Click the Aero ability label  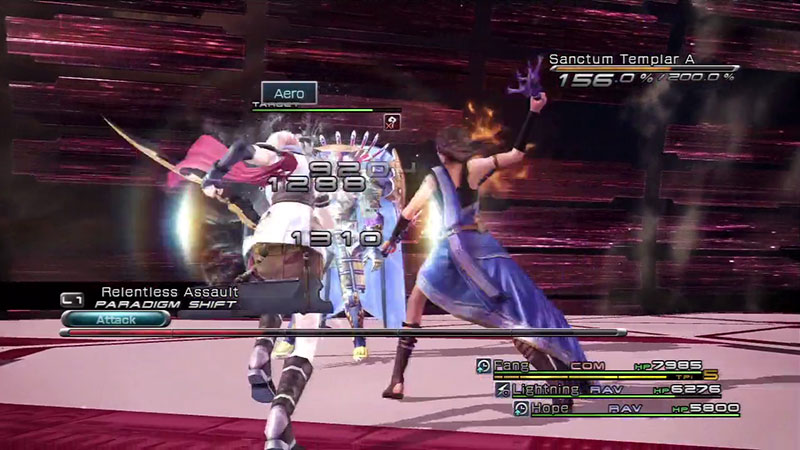point(289,93)
